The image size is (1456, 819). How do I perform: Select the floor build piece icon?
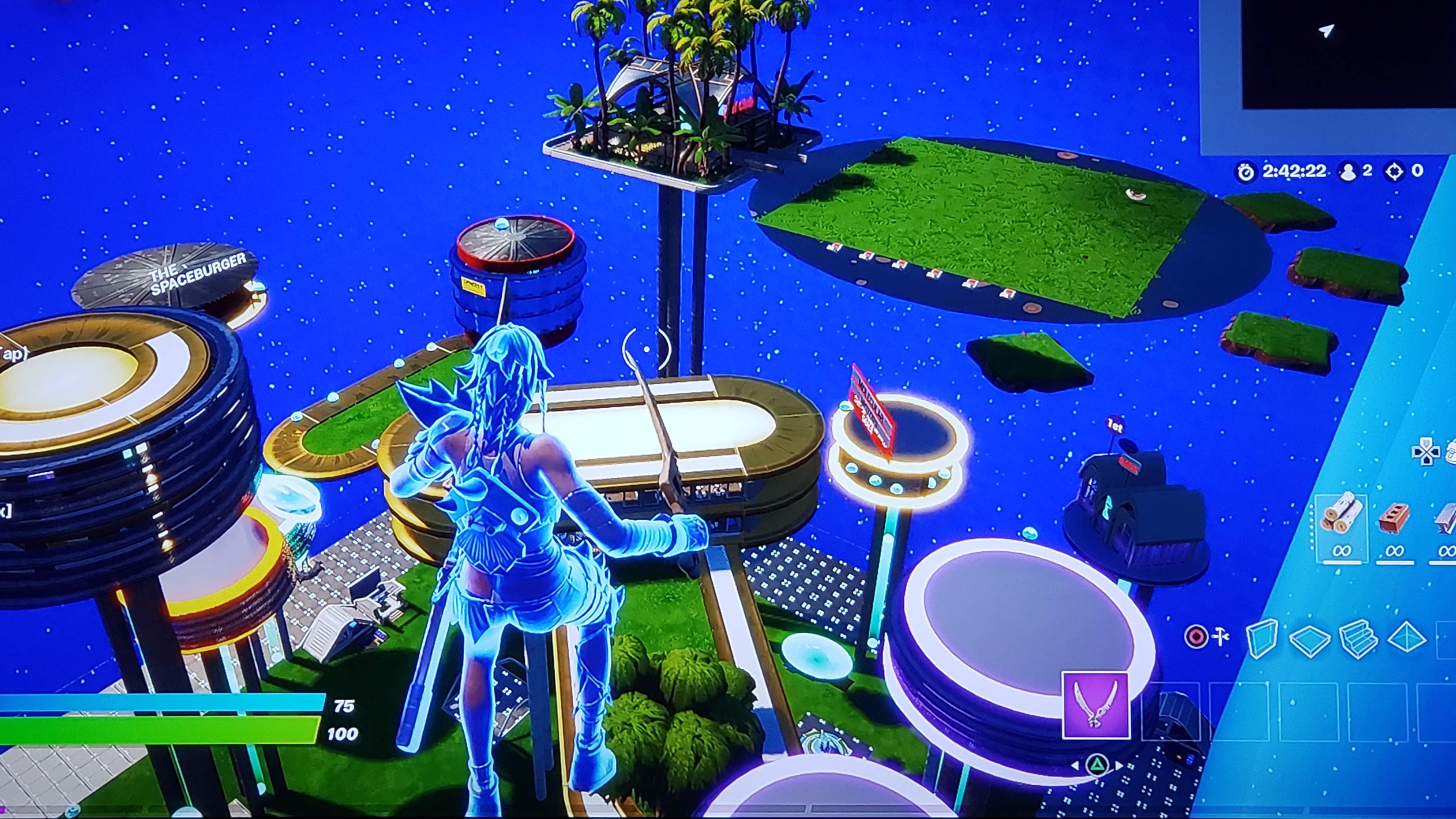[1310, 639]
